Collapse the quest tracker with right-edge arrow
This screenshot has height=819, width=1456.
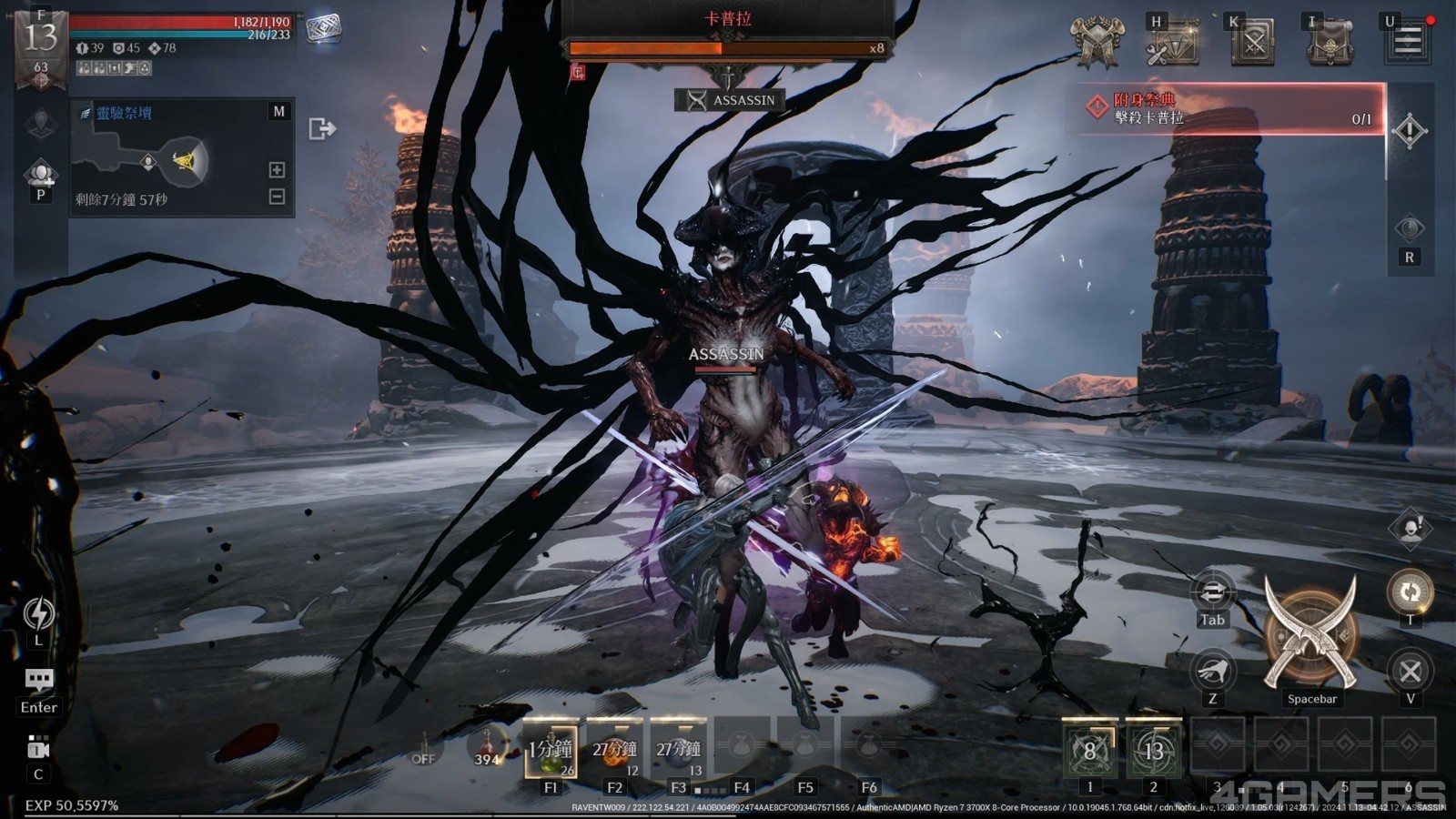pos(1410,130)
